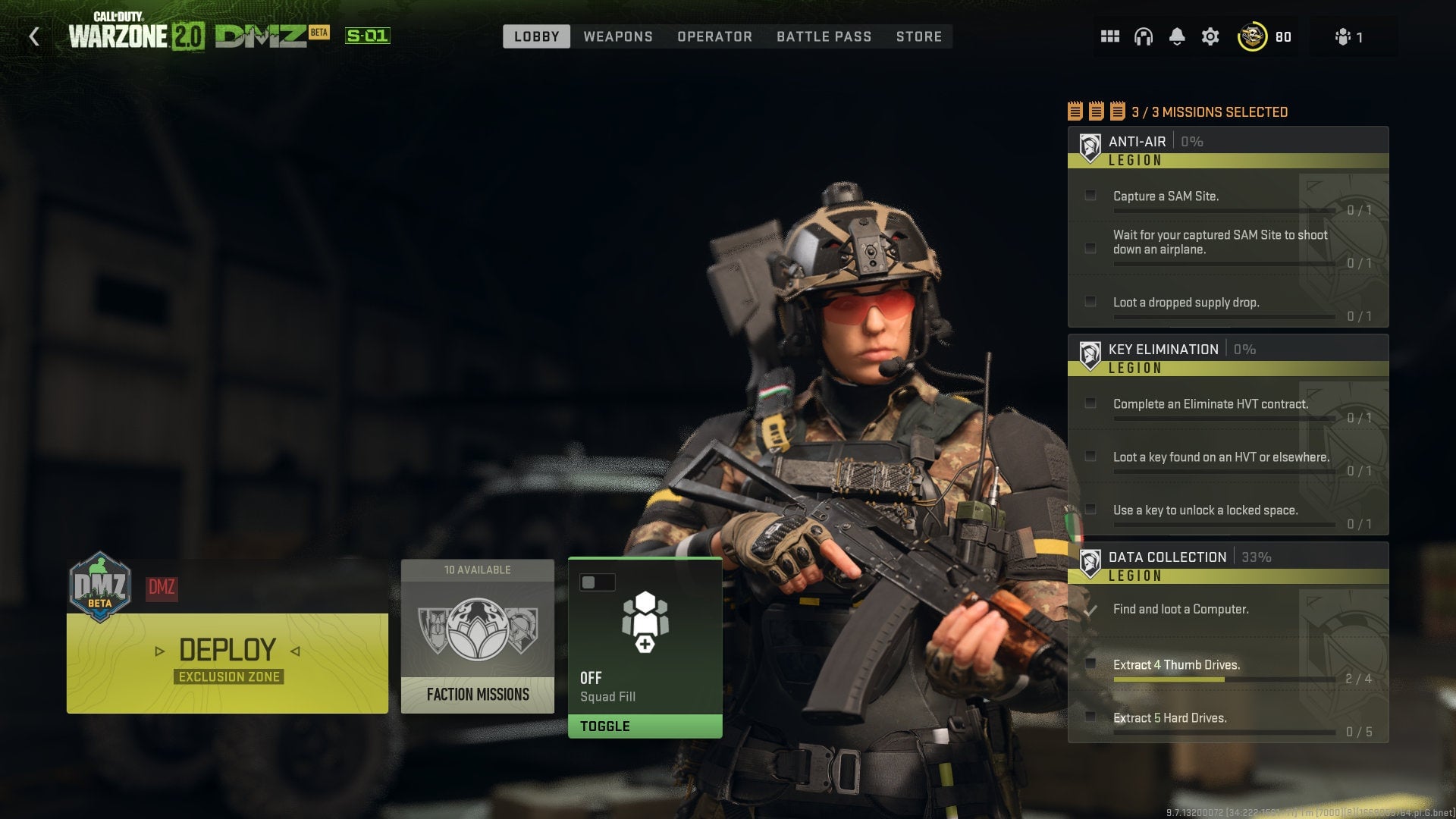The height and width of the screenshot is (819, 1456).
Task: Check the Extract 5 Hard Drives objective
Action: click(x=1090, y=716)
